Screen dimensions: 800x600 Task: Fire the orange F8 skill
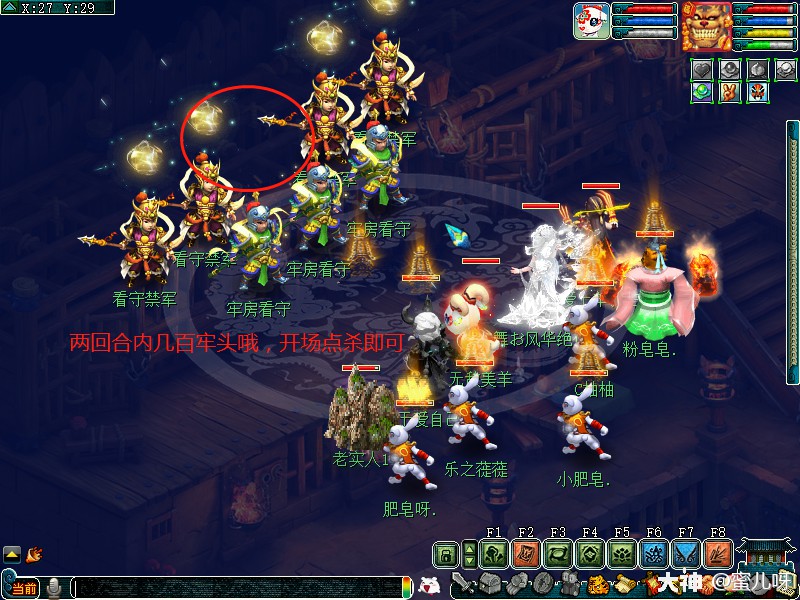click(x=718, y=554)
